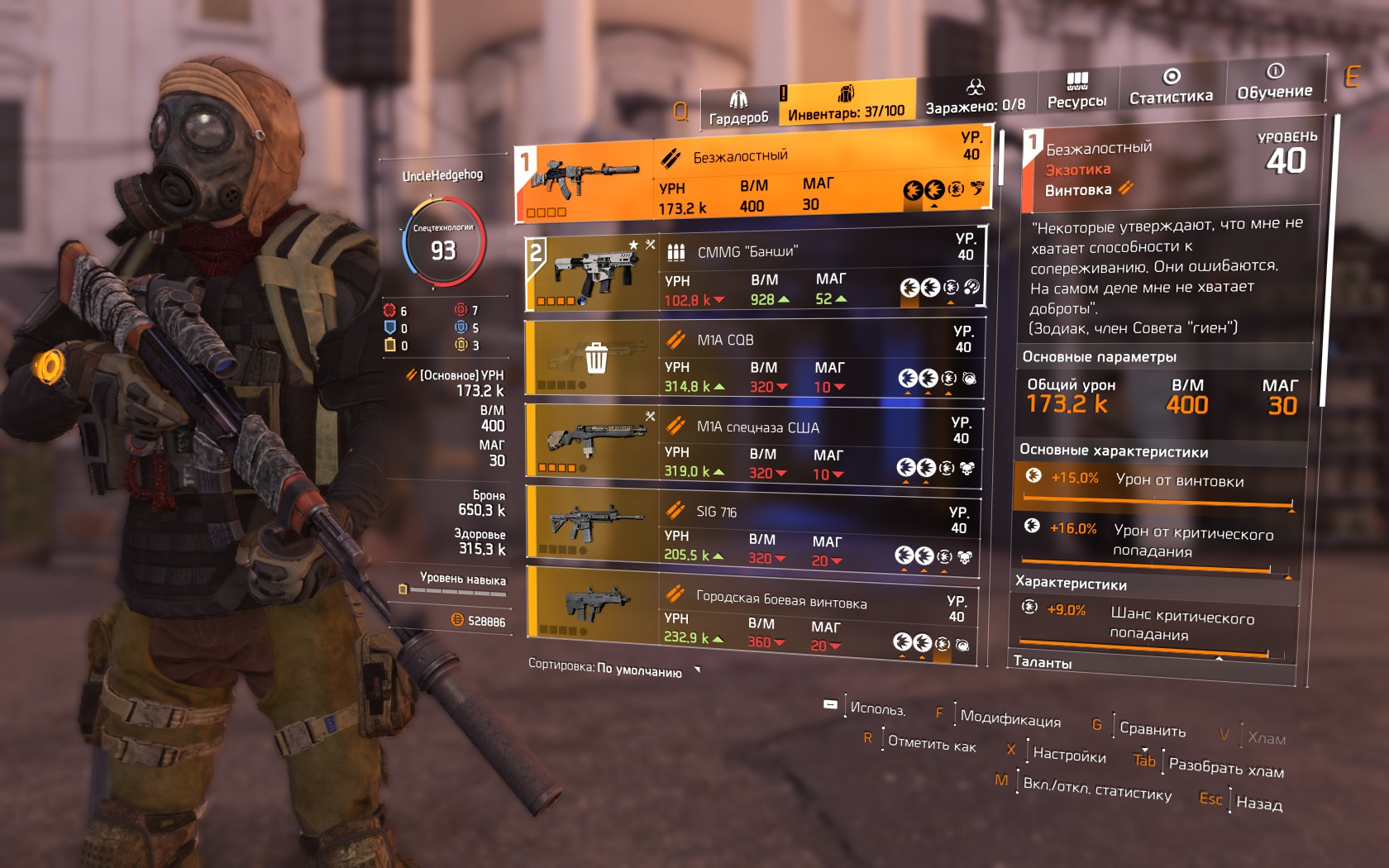Show the Ресурсы tab
Screen dimensions: 1389x868
pos(1076,91)
